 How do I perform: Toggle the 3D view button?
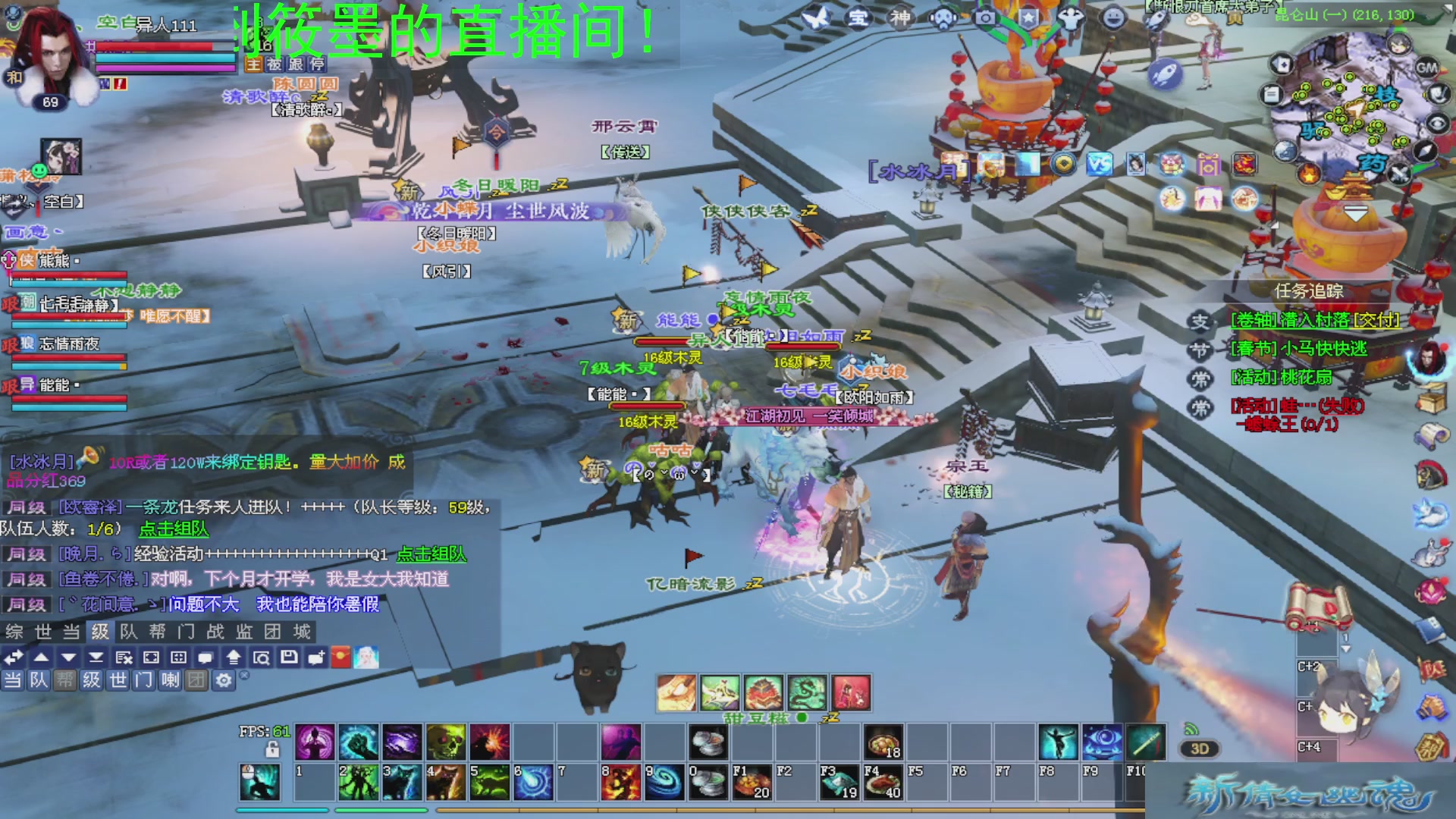pos(1199,749)
